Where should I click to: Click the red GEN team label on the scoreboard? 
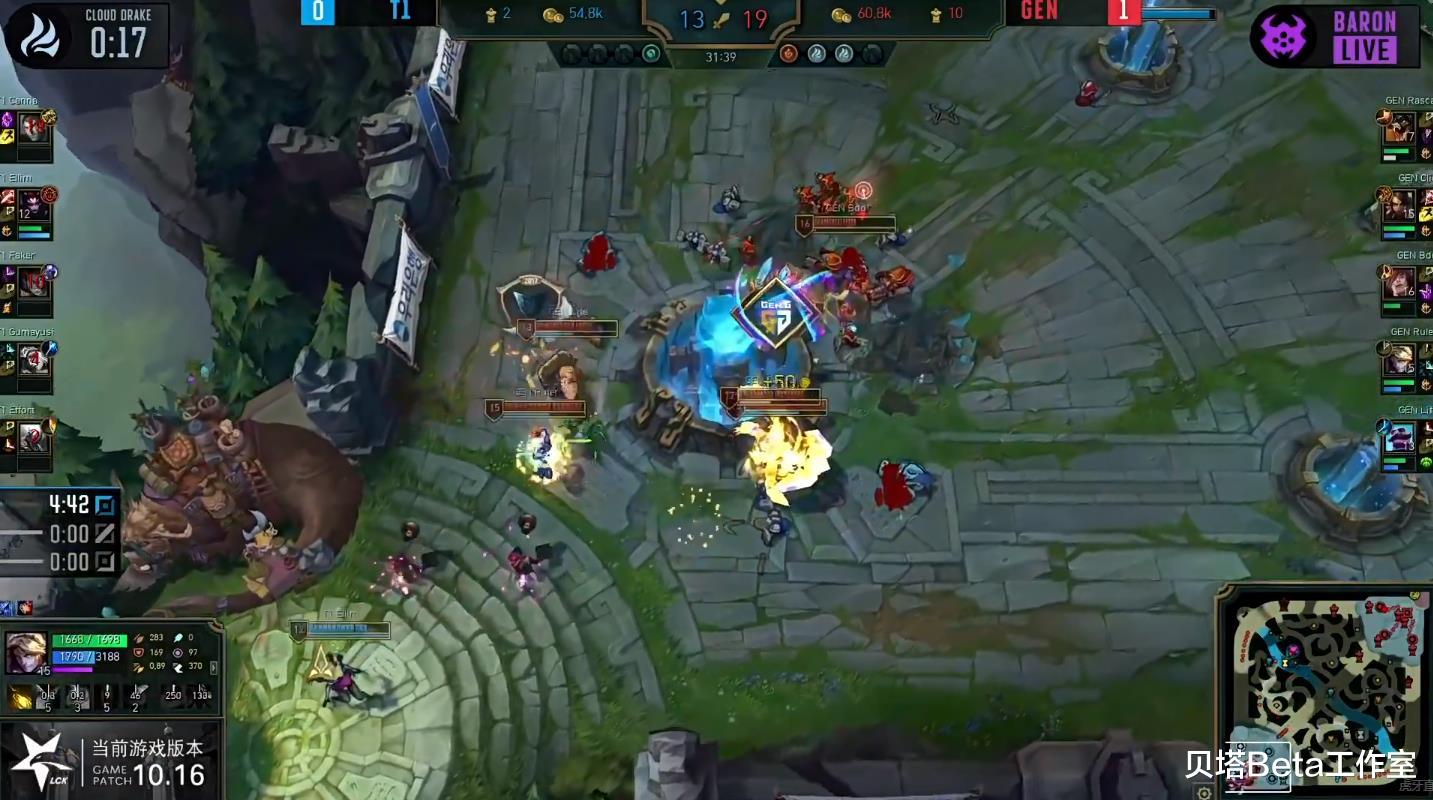pos(1038,12)
